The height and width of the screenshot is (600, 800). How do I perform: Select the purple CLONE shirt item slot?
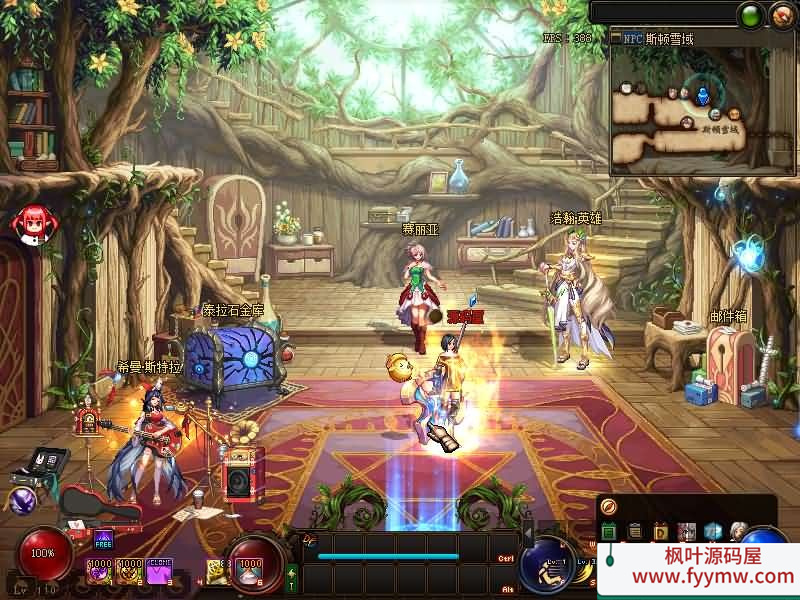point(159,571)
